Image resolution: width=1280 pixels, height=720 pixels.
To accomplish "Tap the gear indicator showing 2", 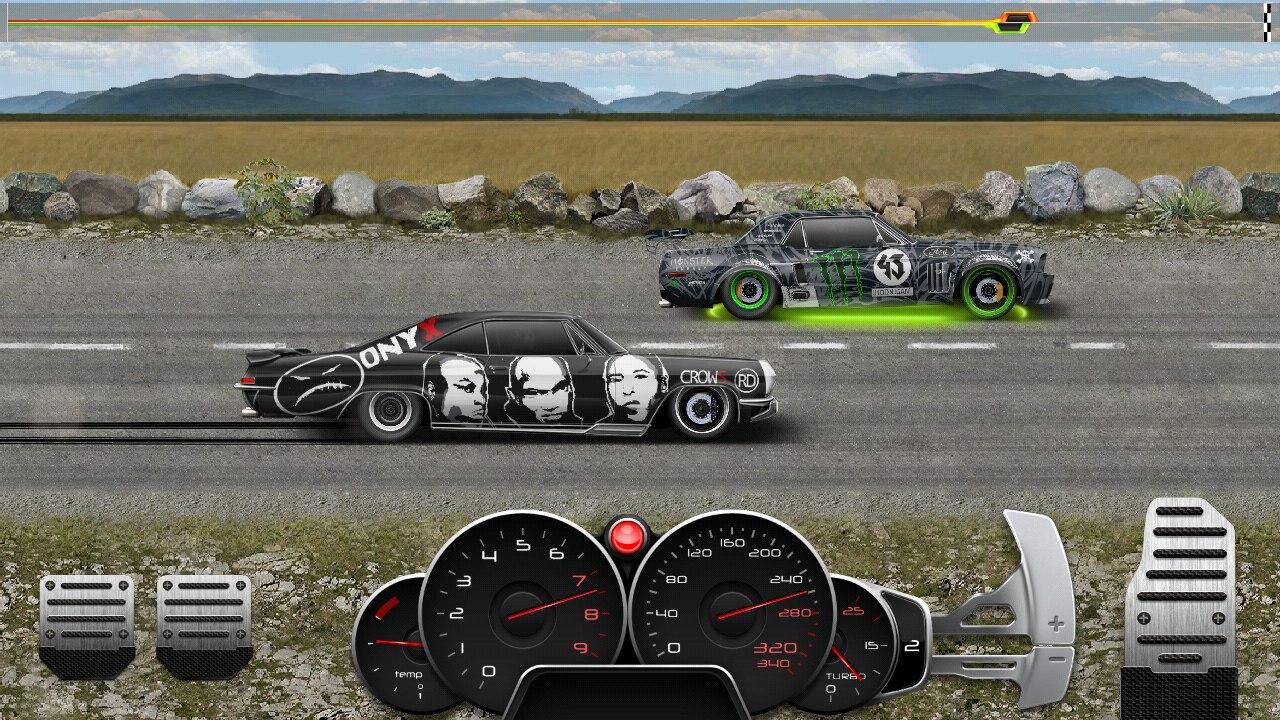I will coord(911,645).
